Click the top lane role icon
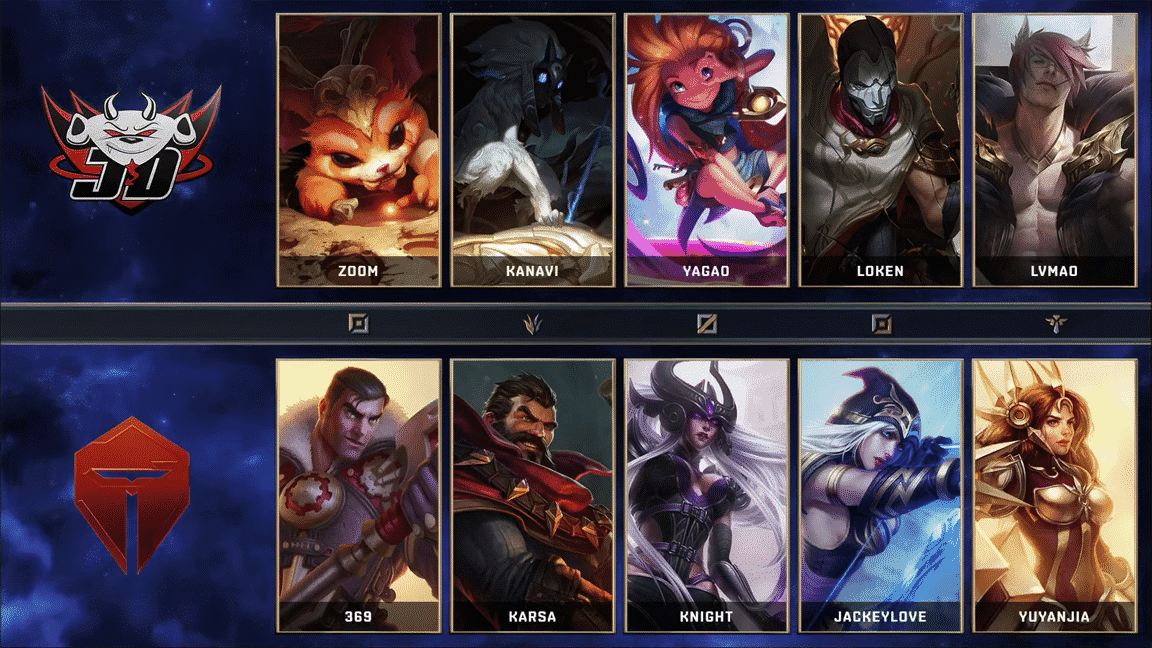The height and width of the screenshot is (648, 1152). [358, 323]
